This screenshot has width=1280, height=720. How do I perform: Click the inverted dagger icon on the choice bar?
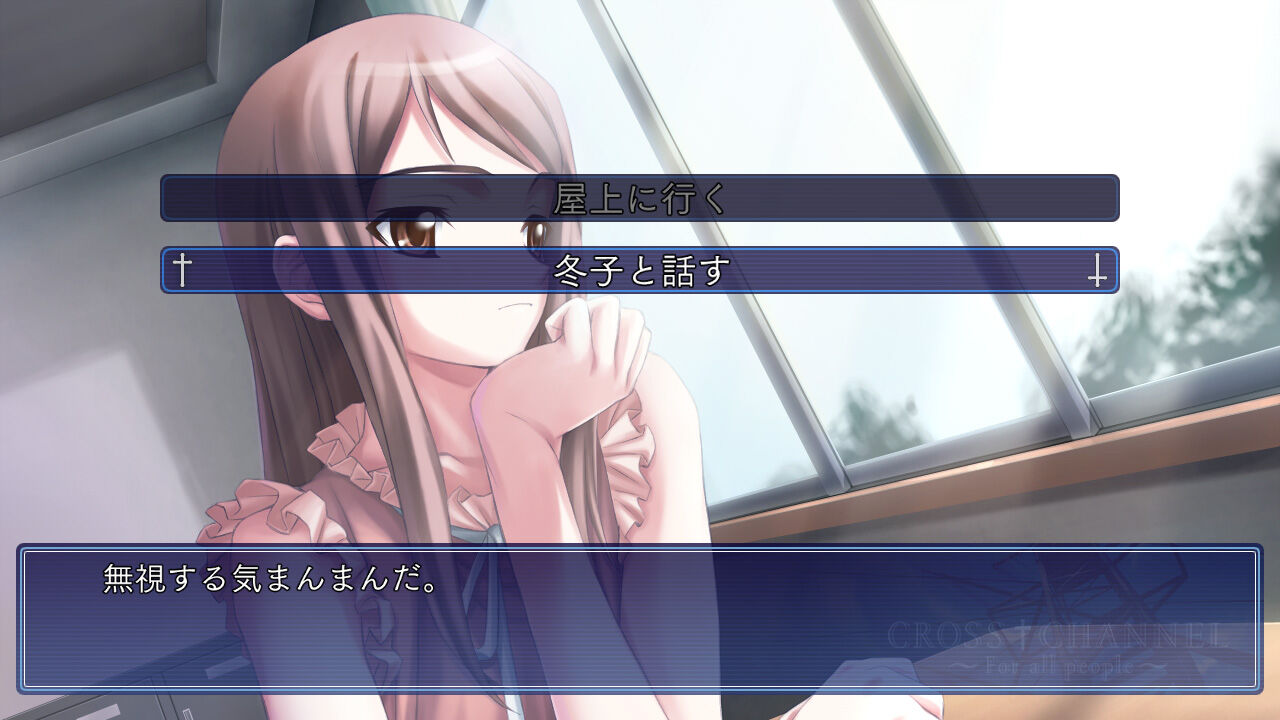pyautogui.click(x=1098, y=269)
